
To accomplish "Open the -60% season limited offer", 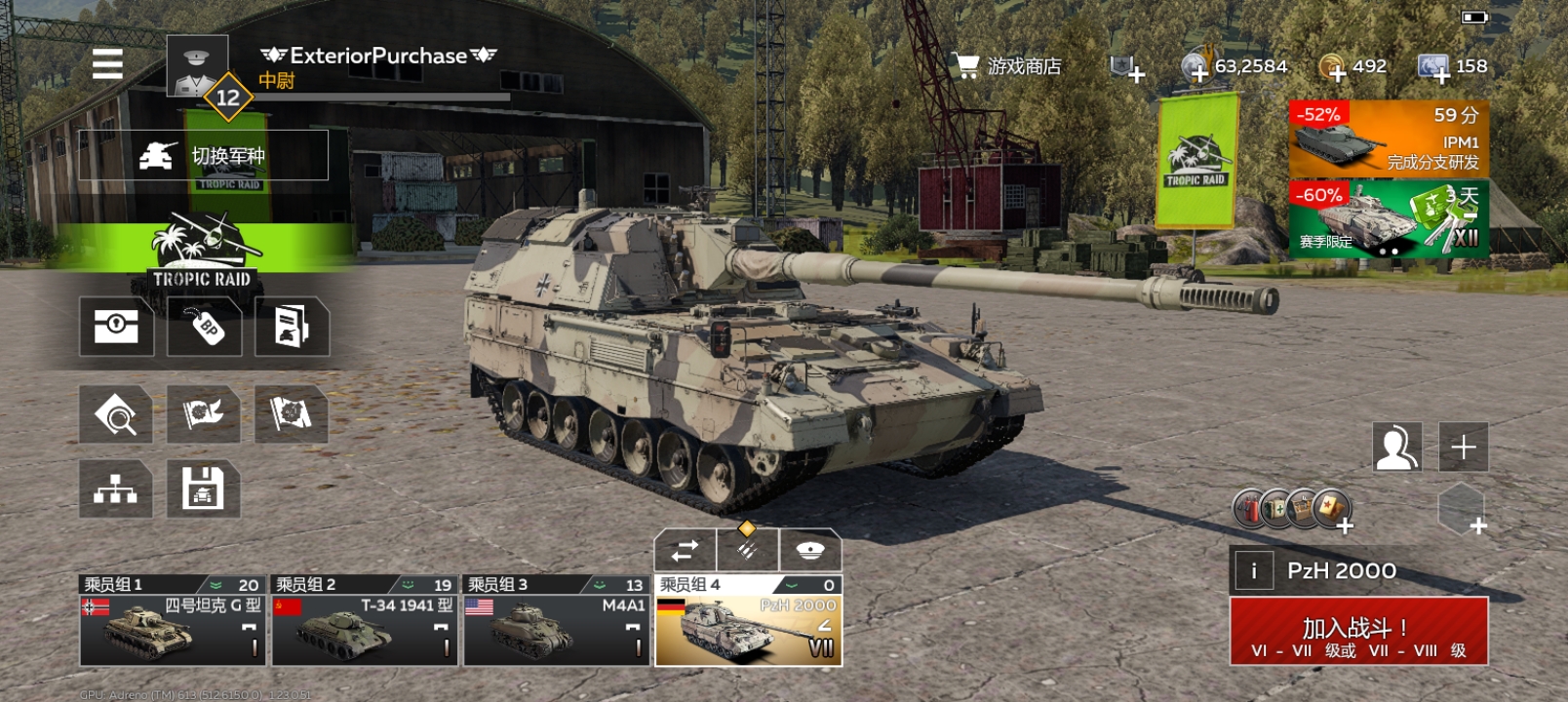I will (1389, 219).
